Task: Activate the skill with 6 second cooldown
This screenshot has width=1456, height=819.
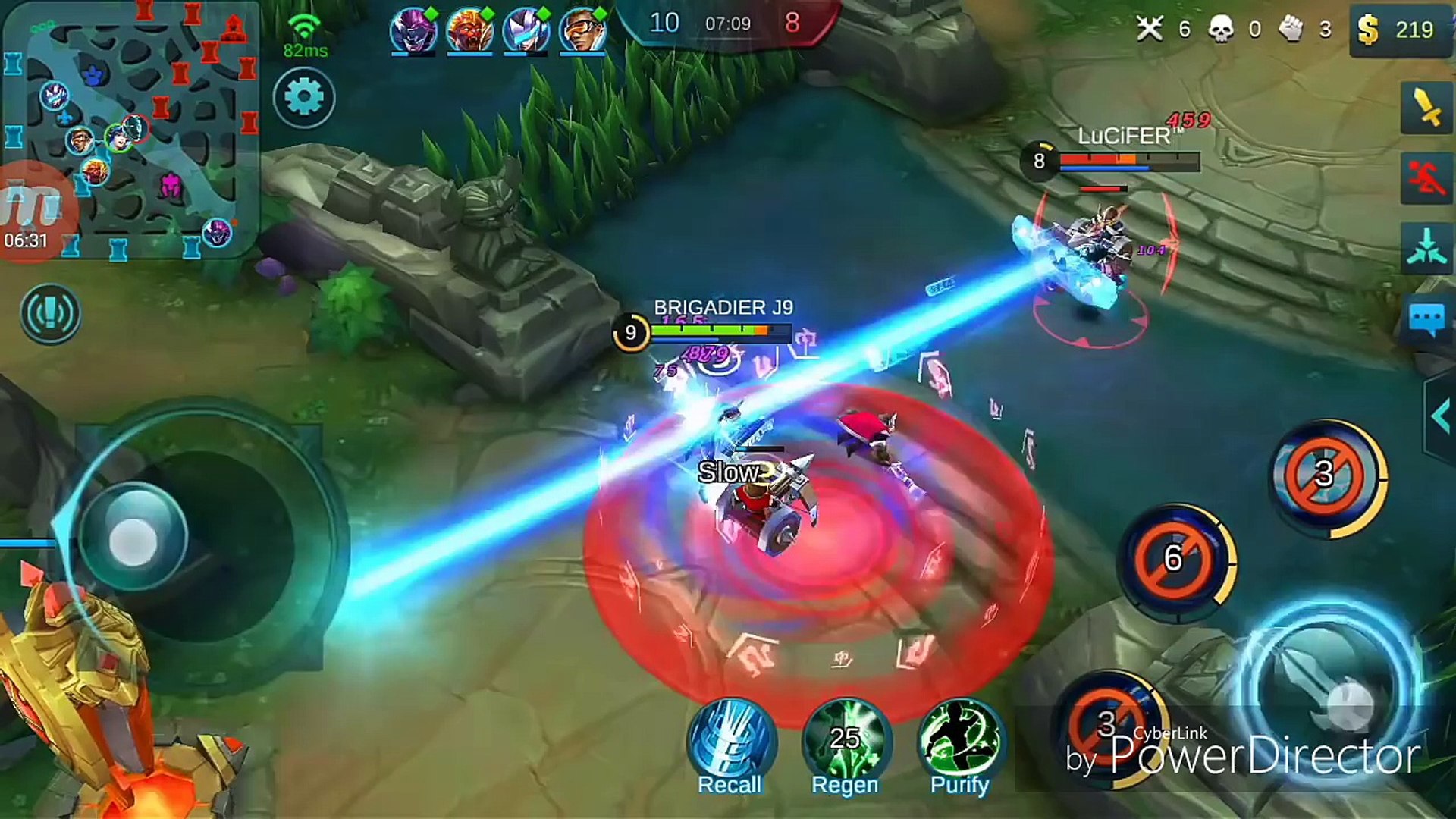Action: pyautogui.click(x=1175, y=560)
